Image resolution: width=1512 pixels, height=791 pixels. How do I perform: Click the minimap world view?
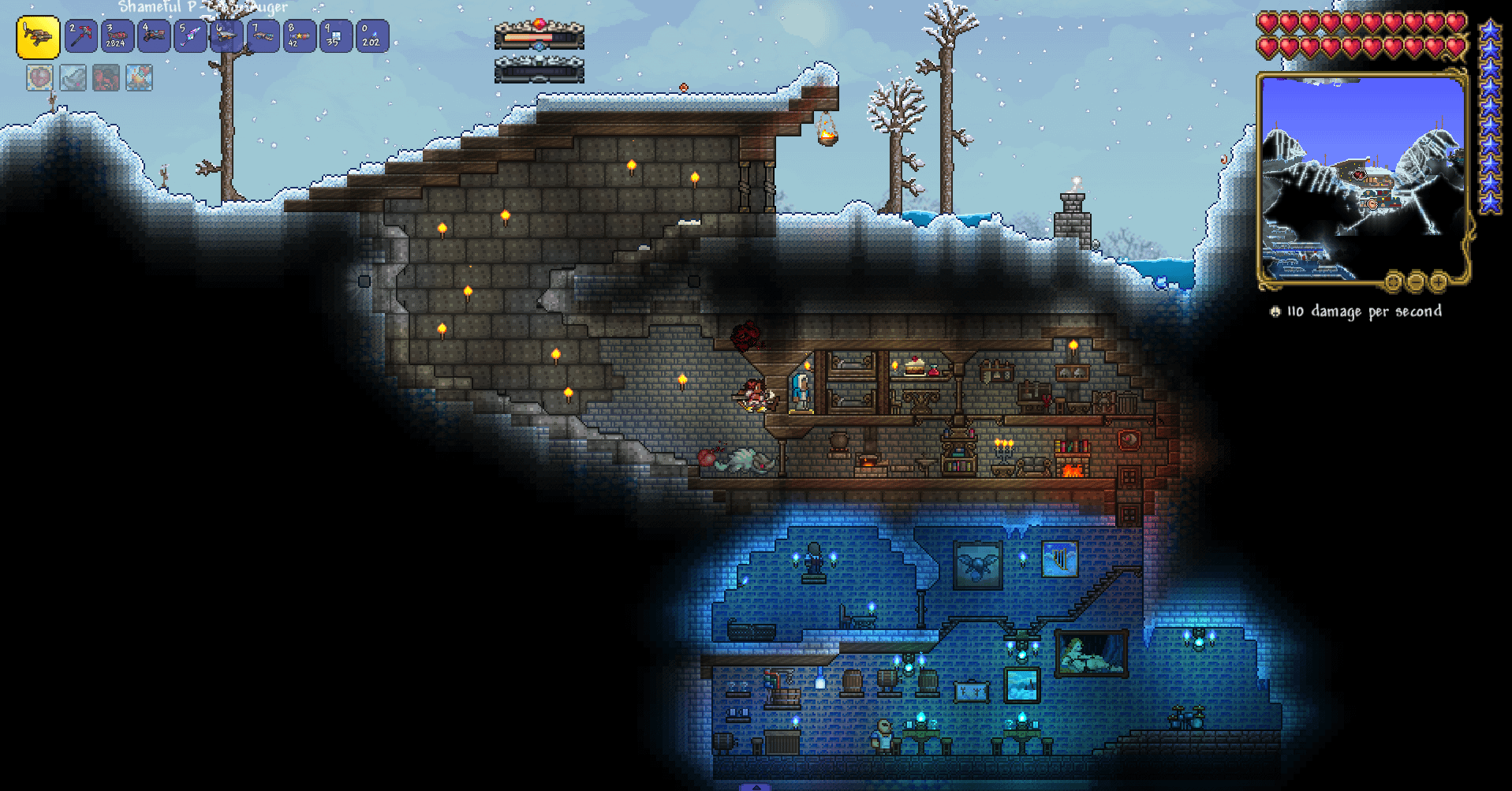coord(1361,177)
